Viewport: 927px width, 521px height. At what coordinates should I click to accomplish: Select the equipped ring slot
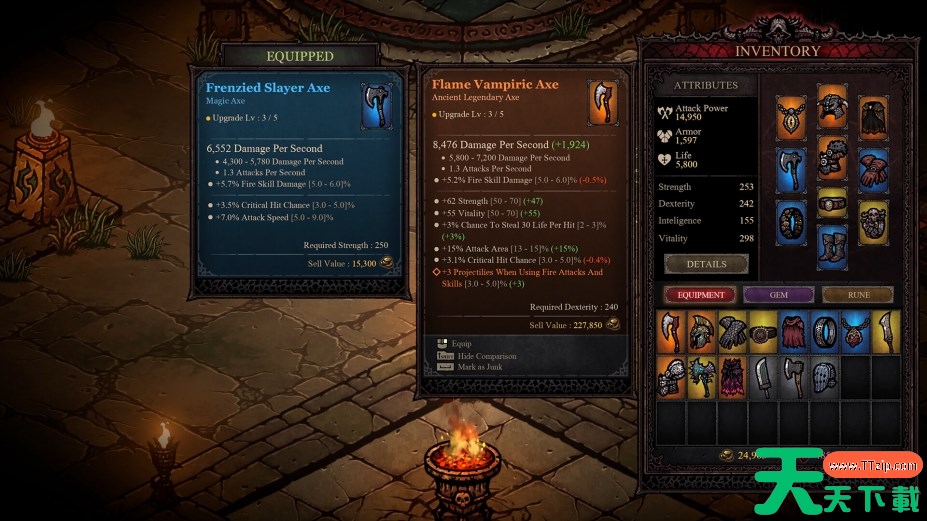pyautogui.click(x=791, y=222)
